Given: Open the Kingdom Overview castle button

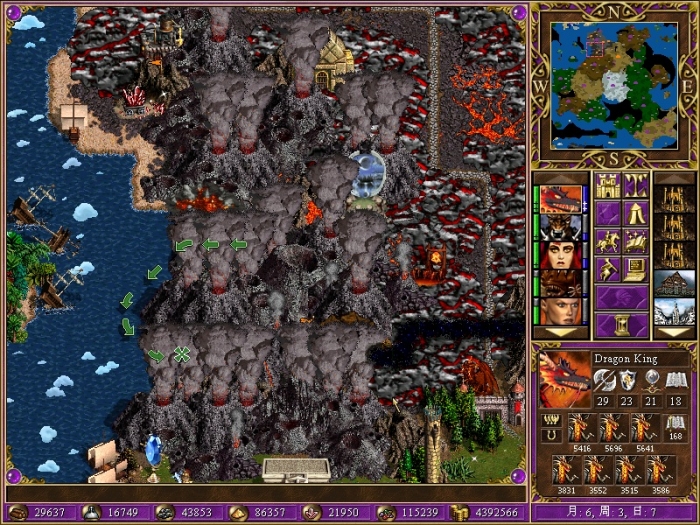Looking at the screenshot, I should [608, 185].
